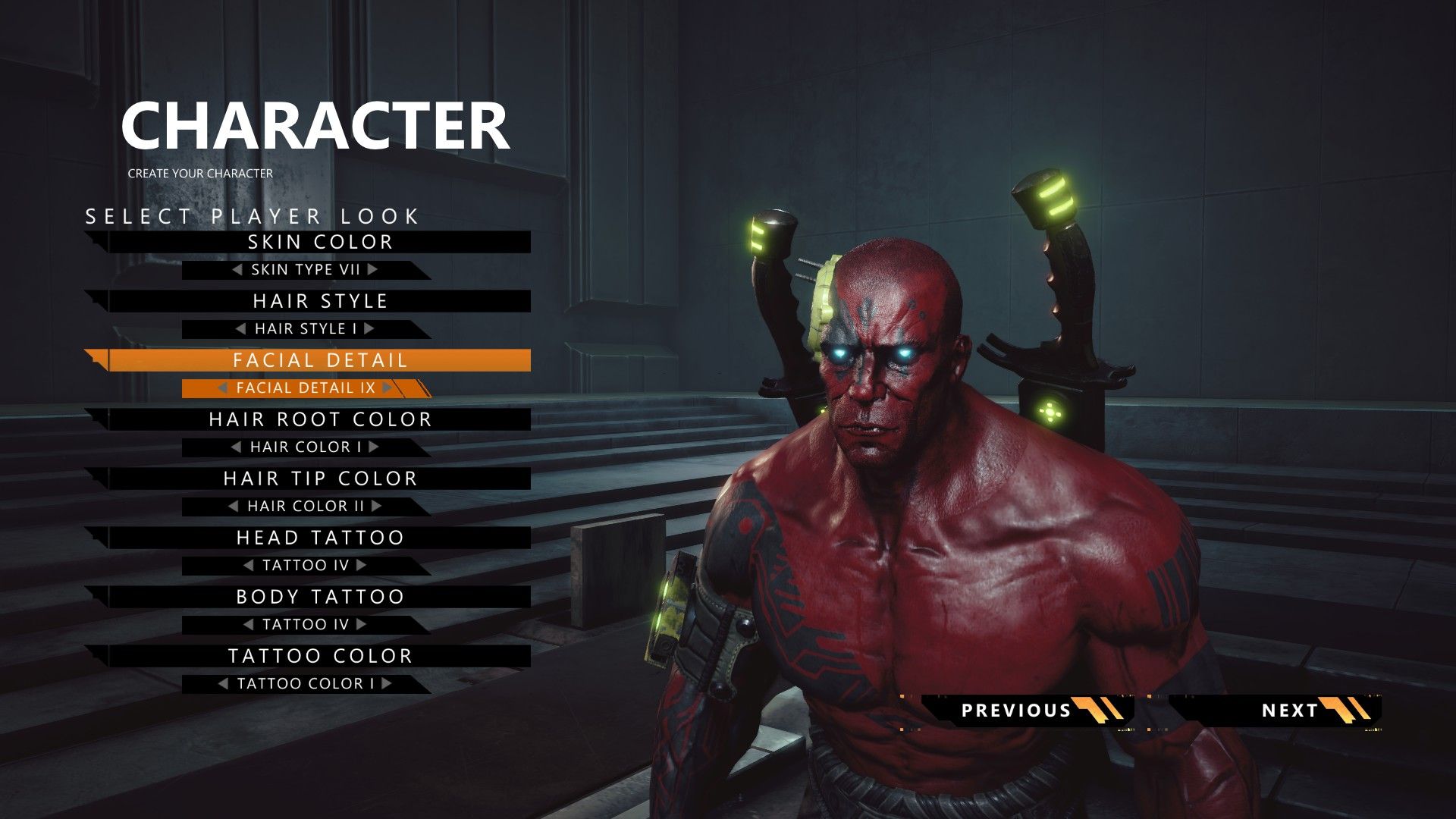Cycle Head Tattoo forward from Tattoo IV
The height and width of the screenshot is (819, 1456).
[362, 565]
